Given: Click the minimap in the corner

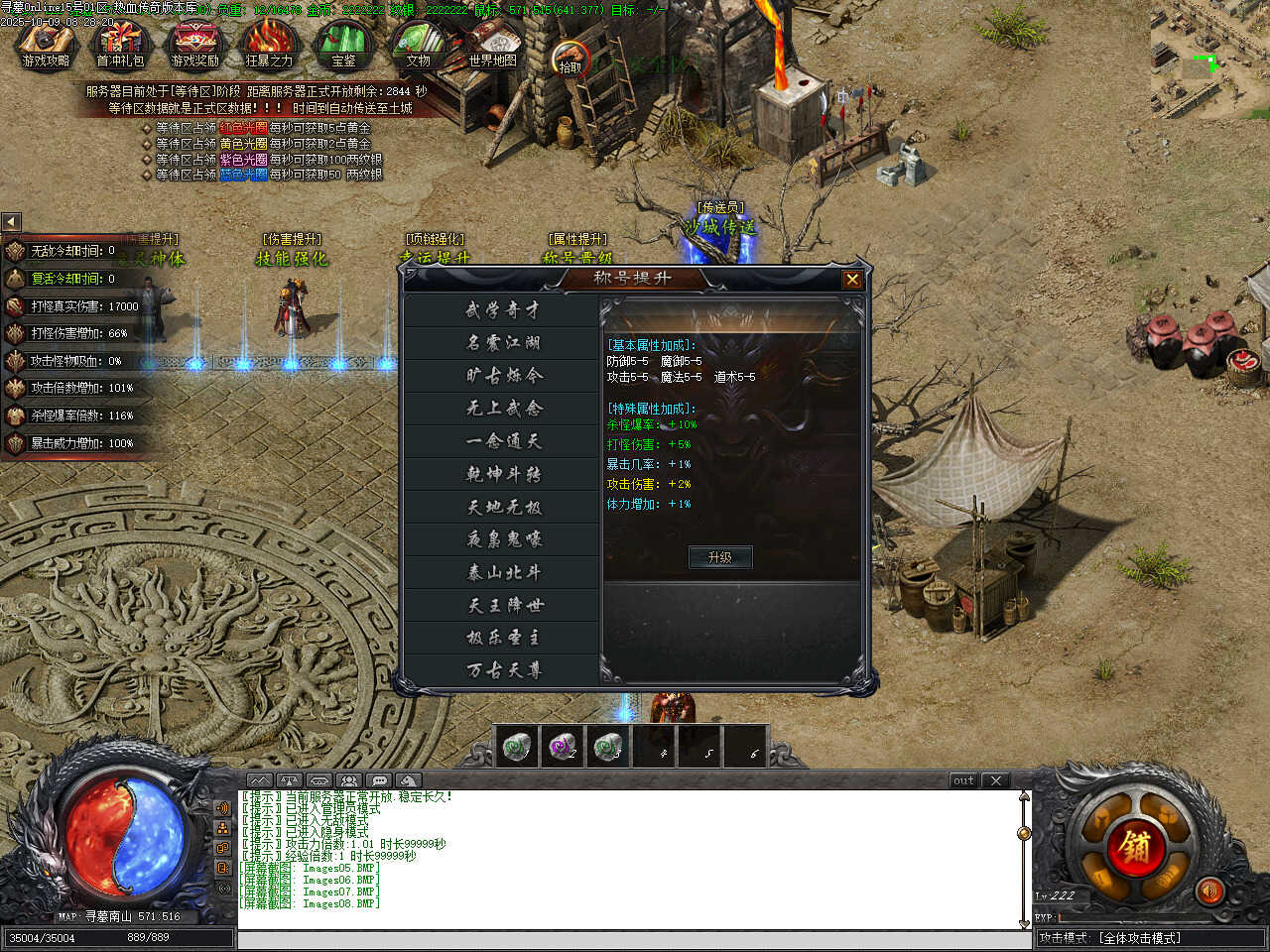Looking at the screenshot, I should 1209,59.
